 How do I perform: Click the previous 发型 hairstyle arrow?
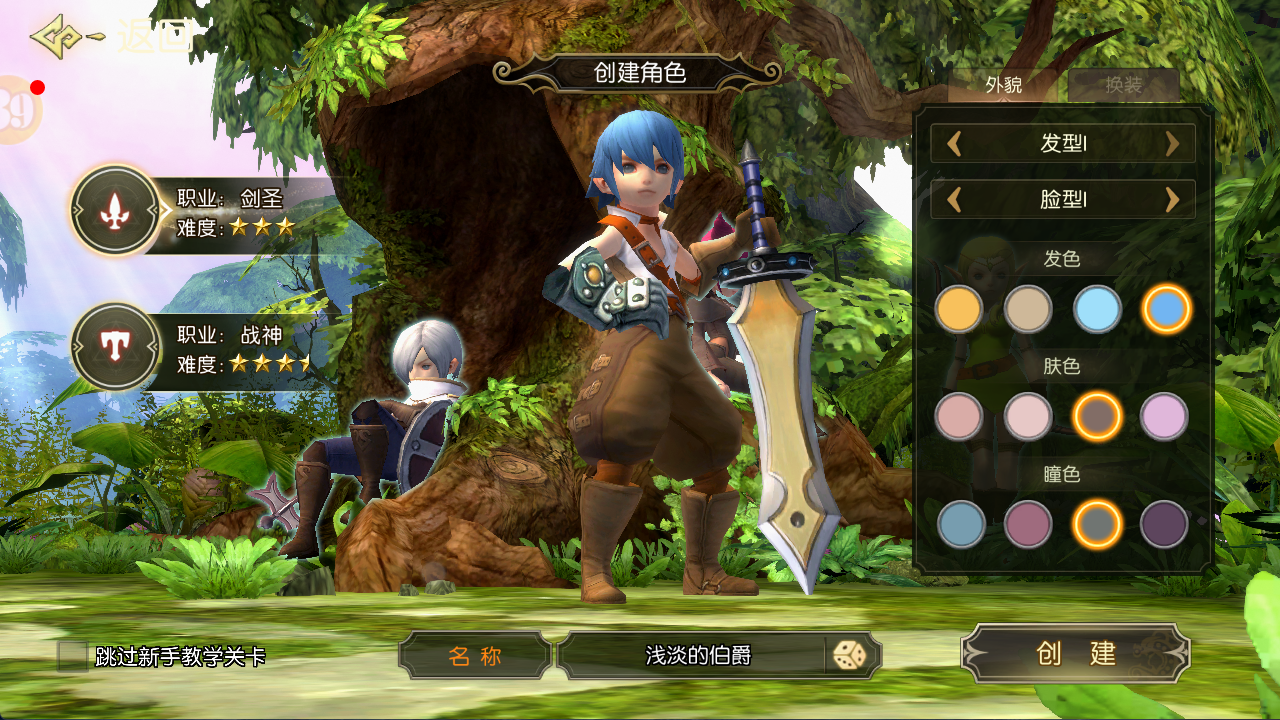click(954, 144)
